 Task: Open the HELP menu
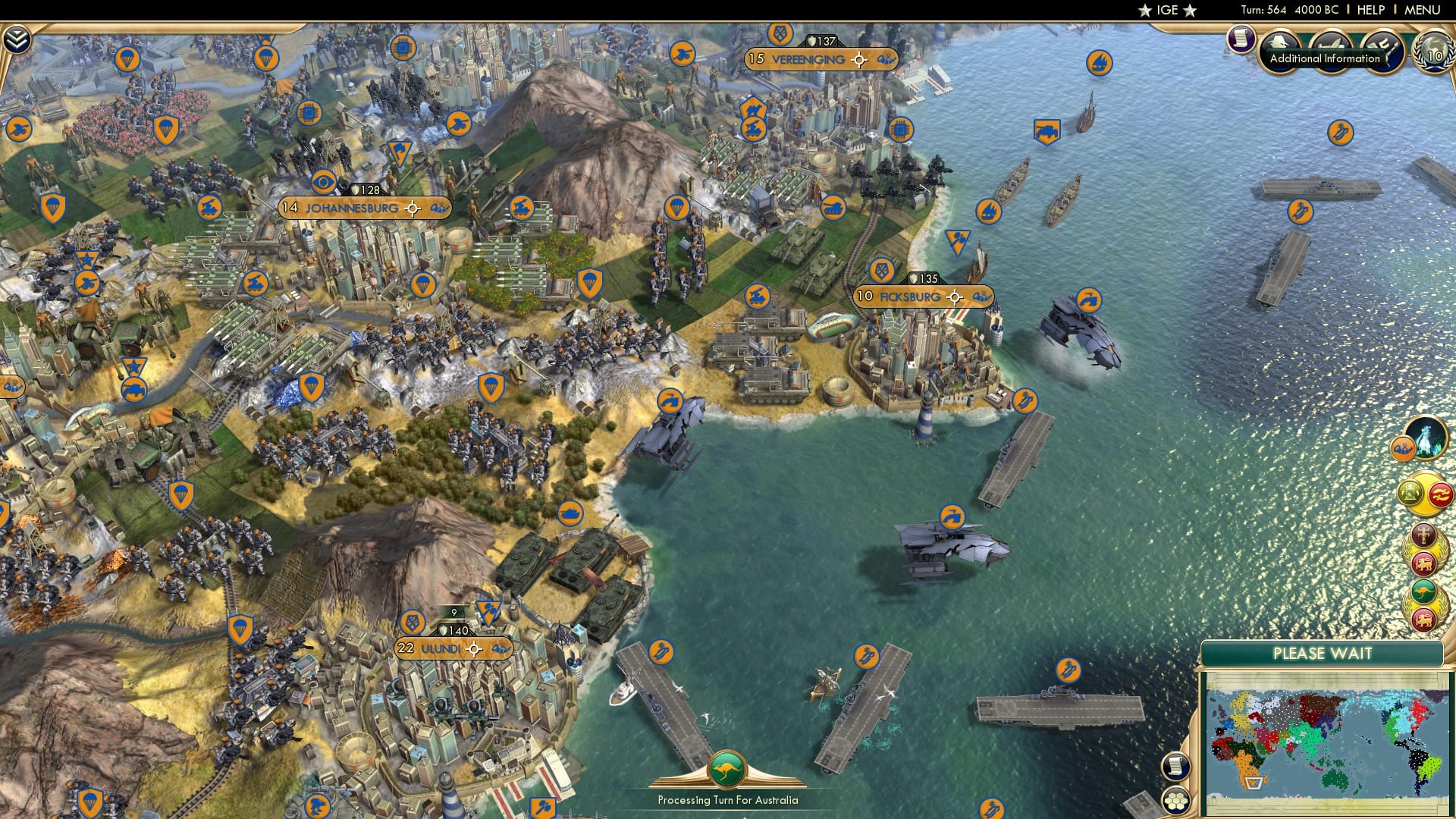pos(1371,9)
